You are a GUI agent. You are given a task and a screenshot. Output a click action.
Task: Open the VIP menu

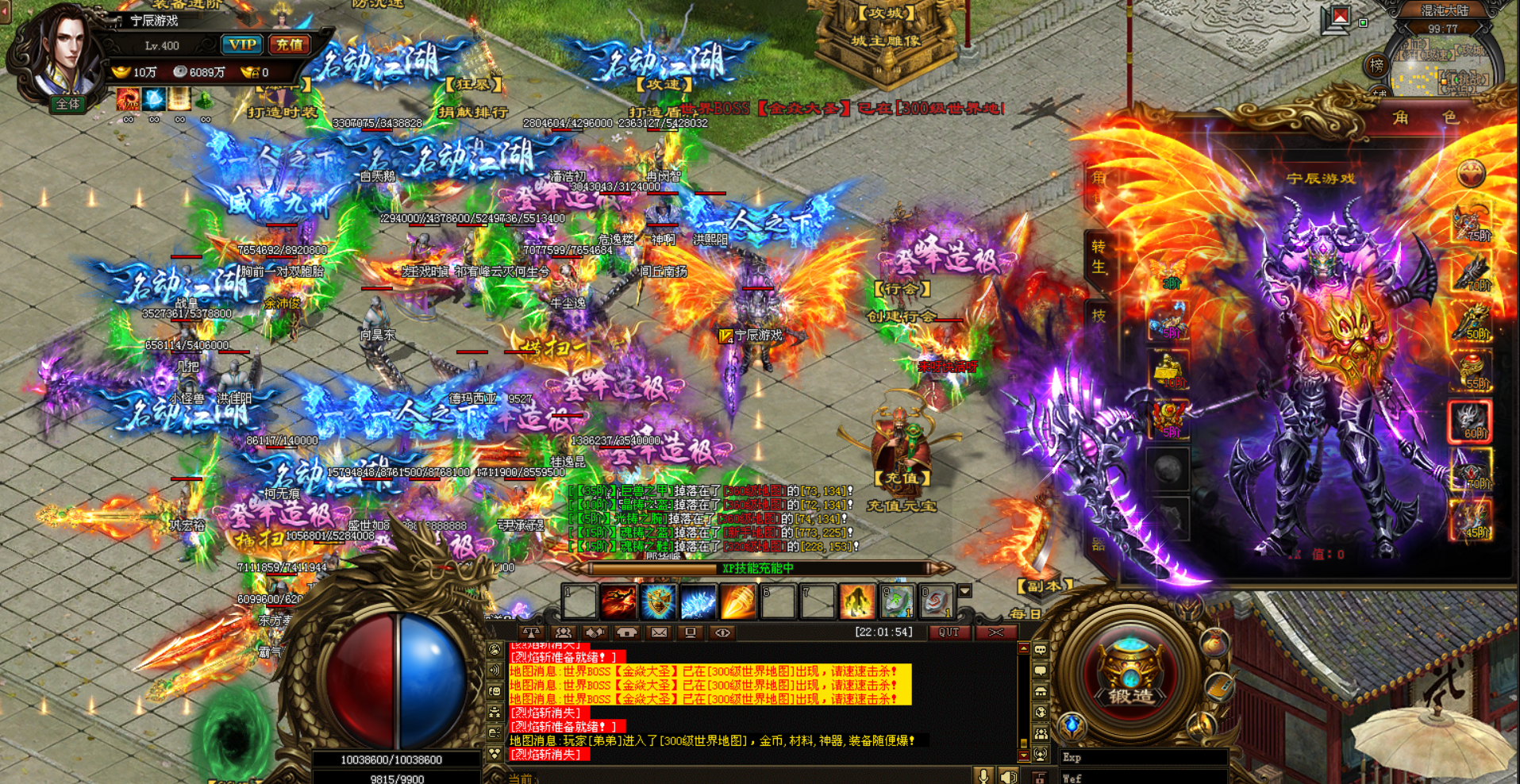click(241, 45)
